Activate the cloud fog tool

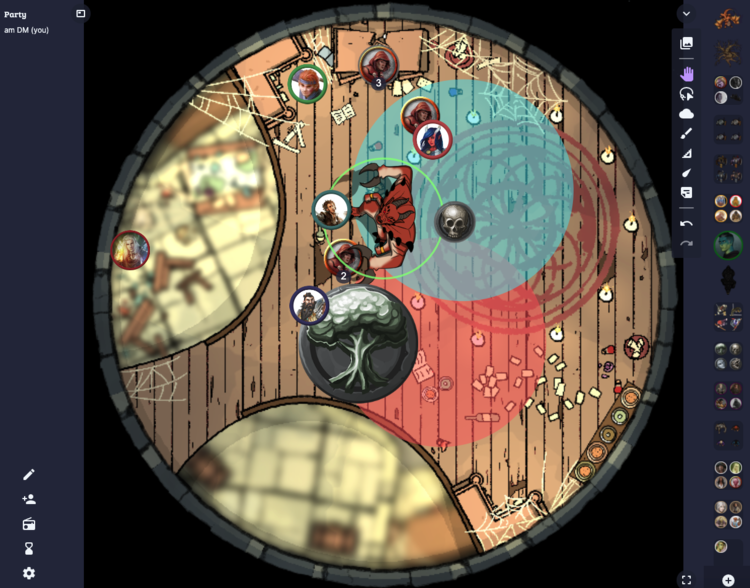(686, 114)
